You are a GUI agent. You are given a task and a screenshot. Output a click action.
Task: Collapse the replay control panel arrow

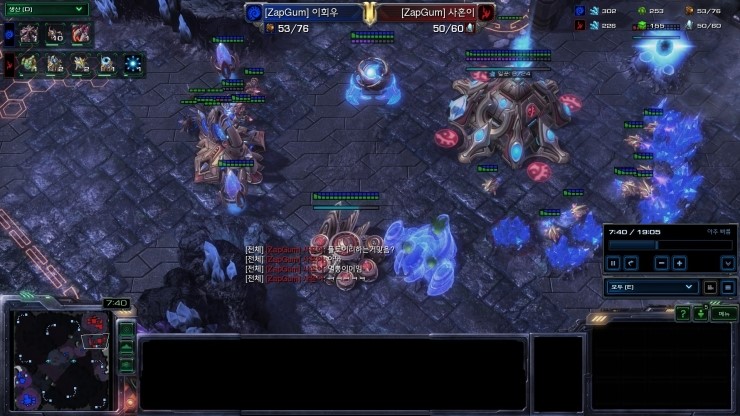[727, 263]
